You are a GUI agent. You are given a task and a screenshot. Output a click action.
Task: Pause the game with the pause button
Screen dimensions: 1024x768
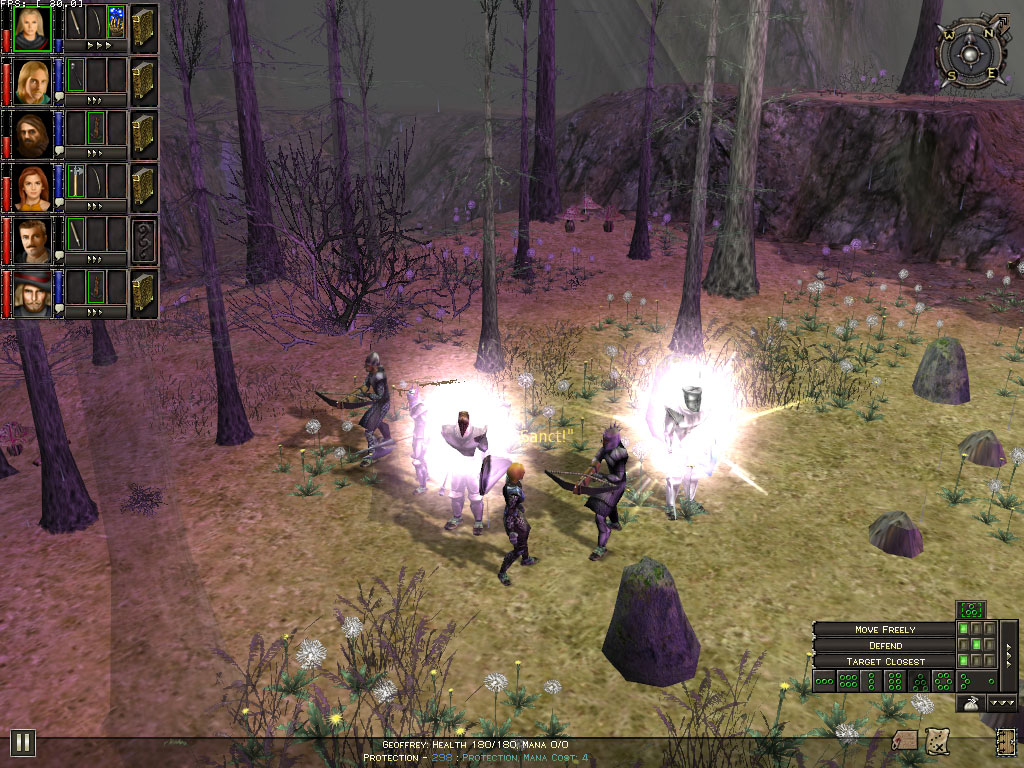point(23,742)
